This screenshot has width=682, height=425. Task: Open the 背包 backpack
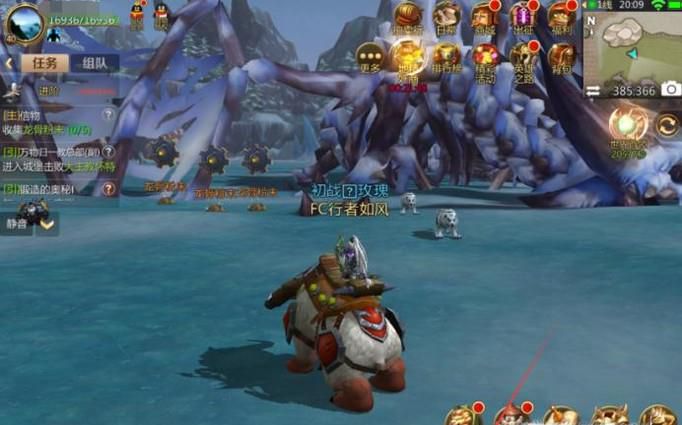click(561, 58)
